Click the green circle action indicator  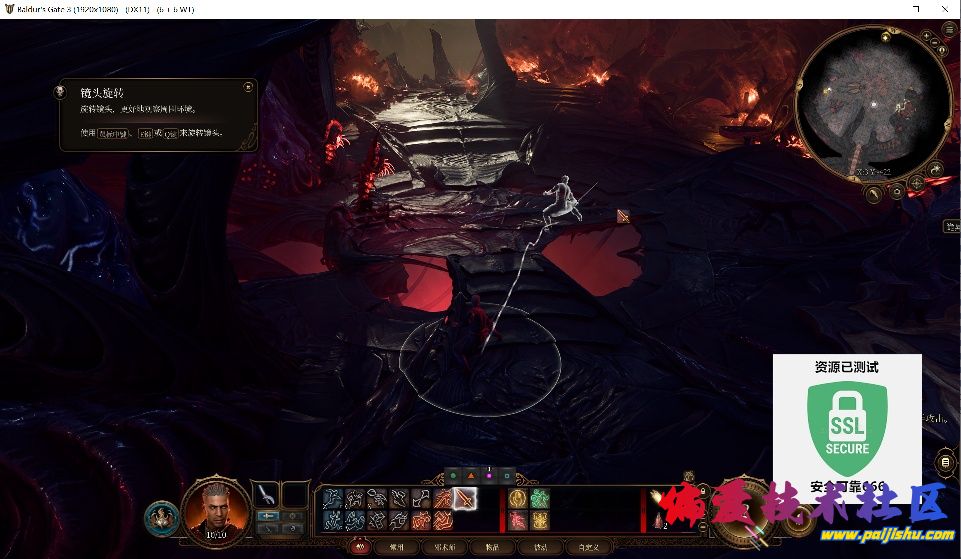(x=453, y=476)
